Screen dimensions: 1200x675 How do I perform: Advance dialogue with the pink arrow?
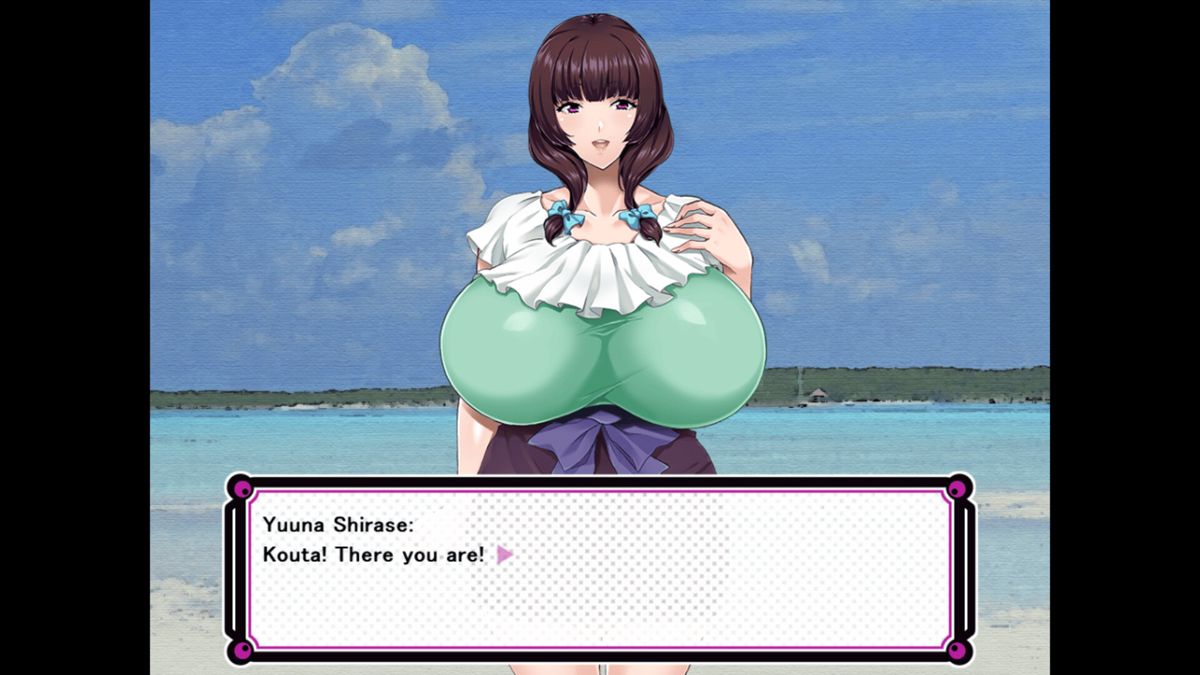pyautogui.click(x=504, y=554)
